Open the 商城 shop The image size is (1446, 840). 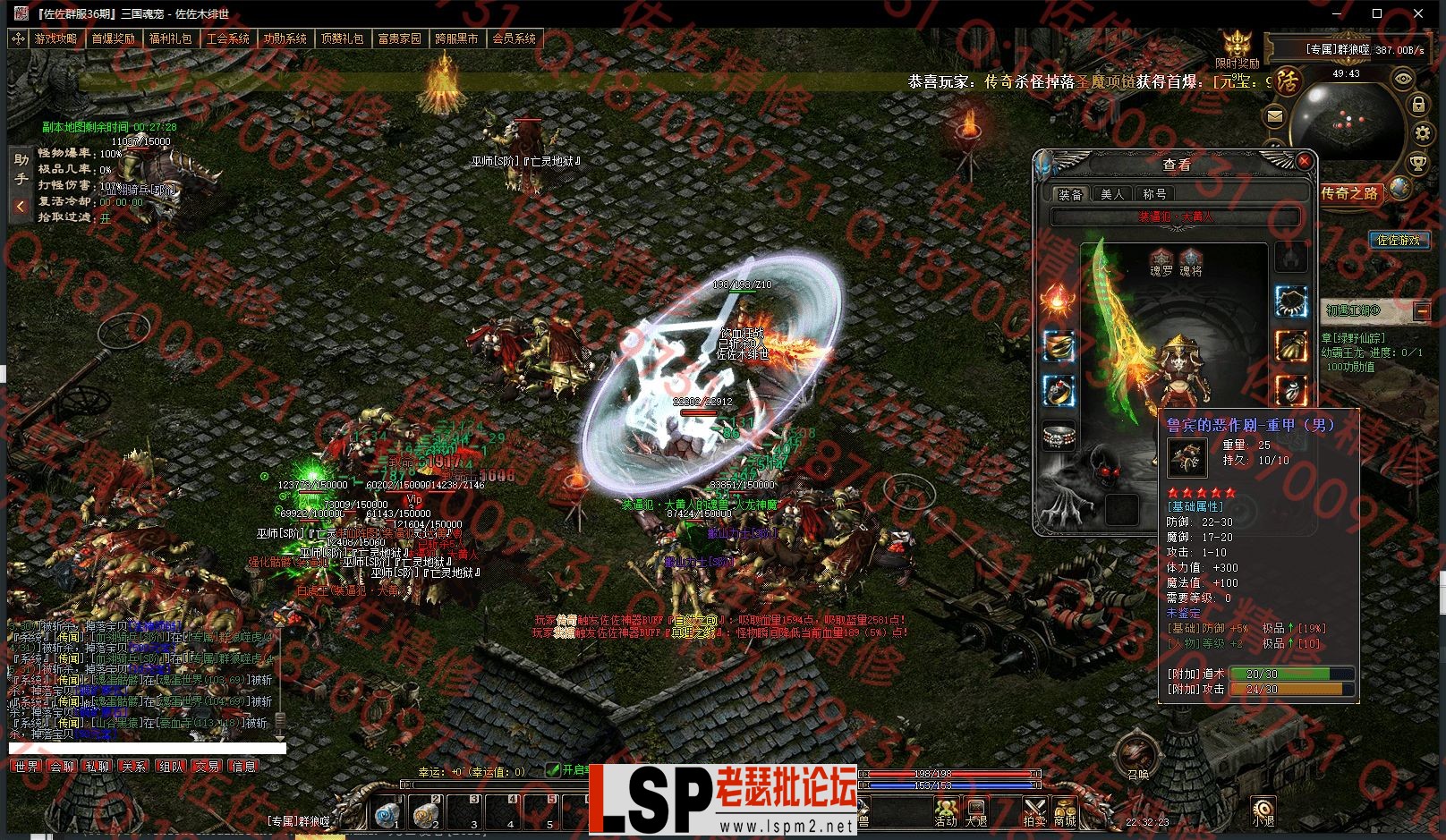click(1065, 812)
